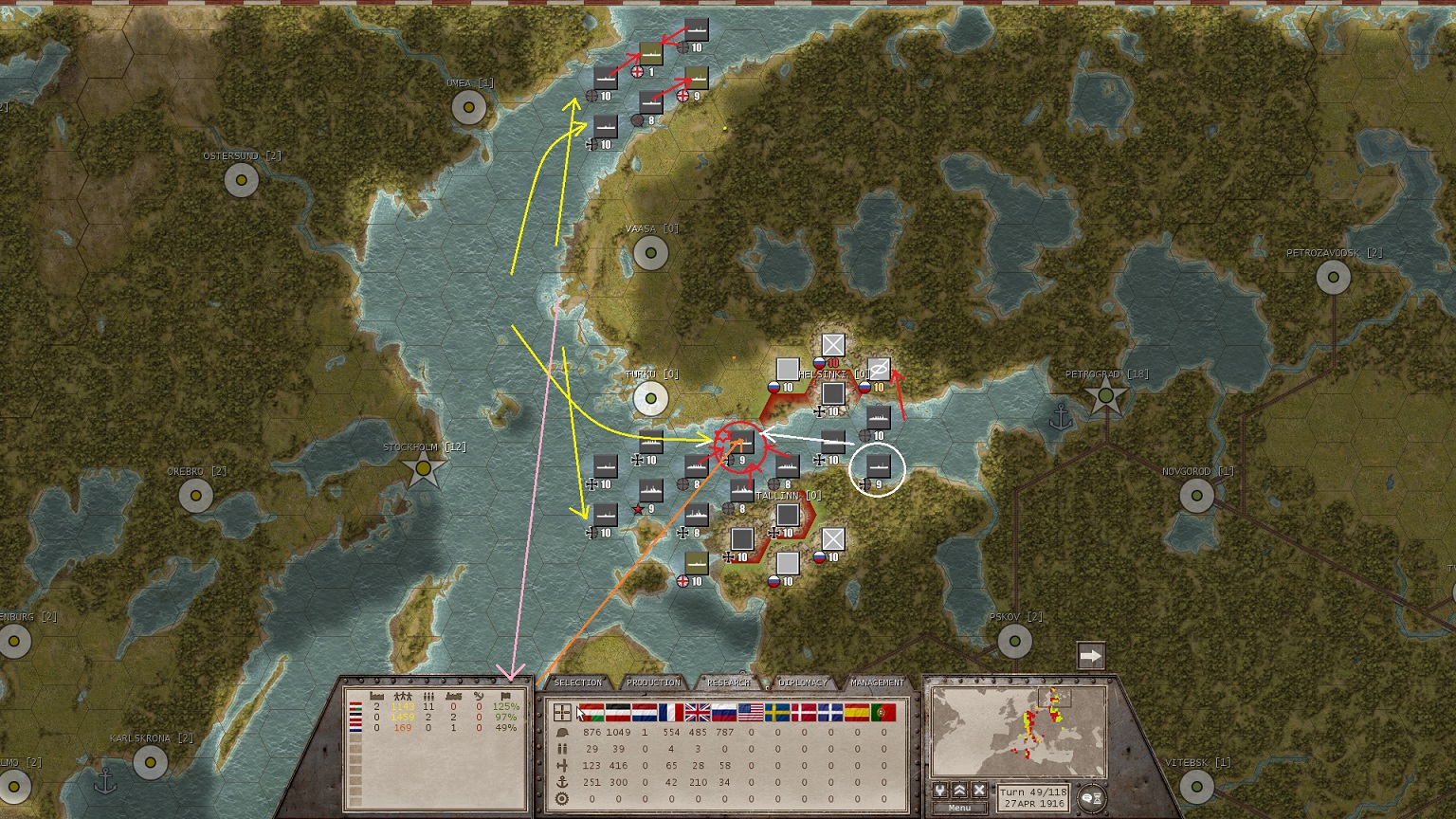Click the Turn 49/118 date display
This screenshot has width=1456, height=819.
tap(1035, 796)
